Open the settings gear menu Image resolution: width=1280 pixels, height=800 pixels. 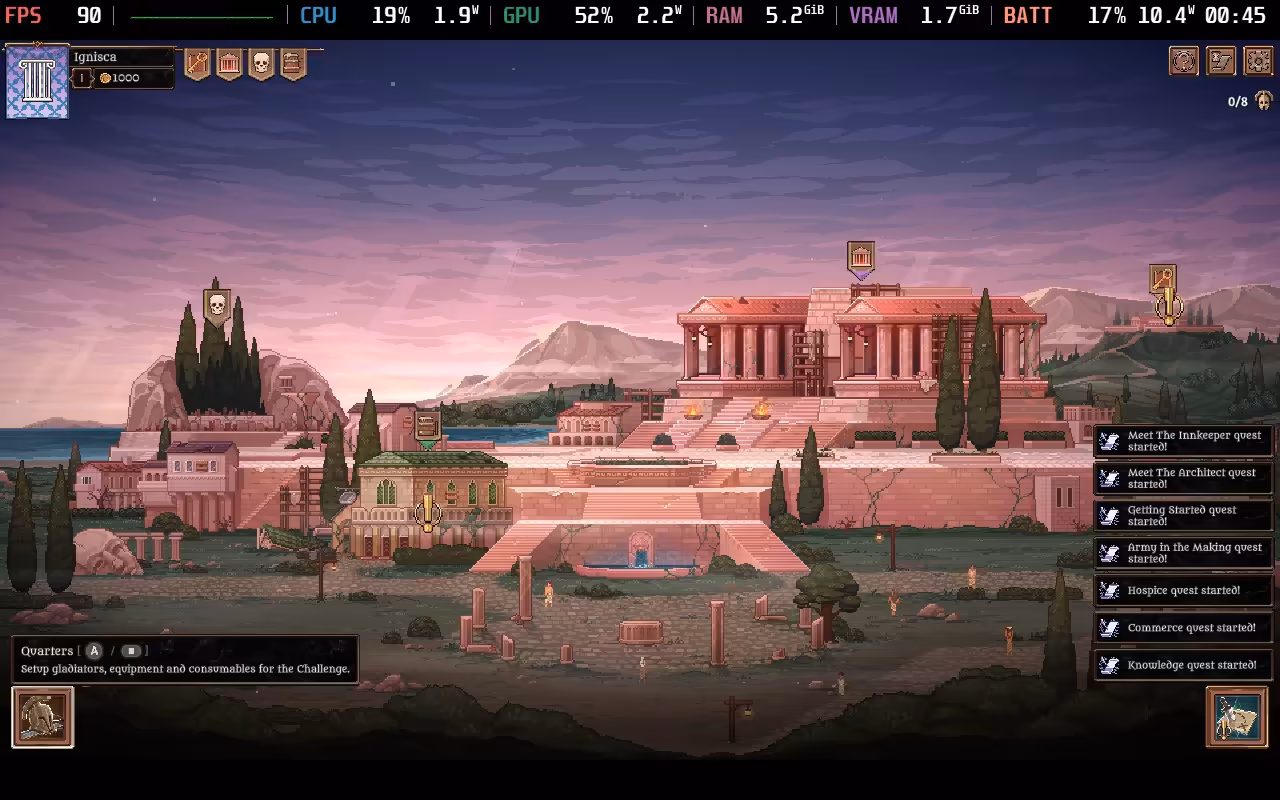(1258, 60)
